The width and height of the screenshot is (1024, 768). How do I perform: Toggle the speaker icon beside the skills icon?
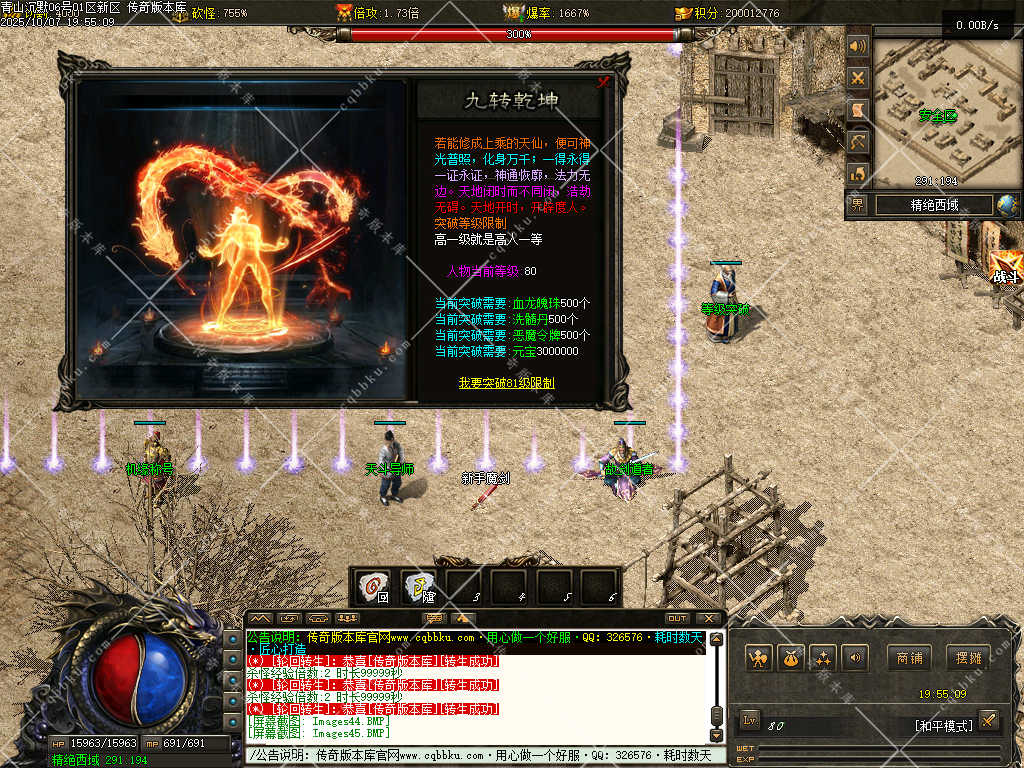point(854,658)
